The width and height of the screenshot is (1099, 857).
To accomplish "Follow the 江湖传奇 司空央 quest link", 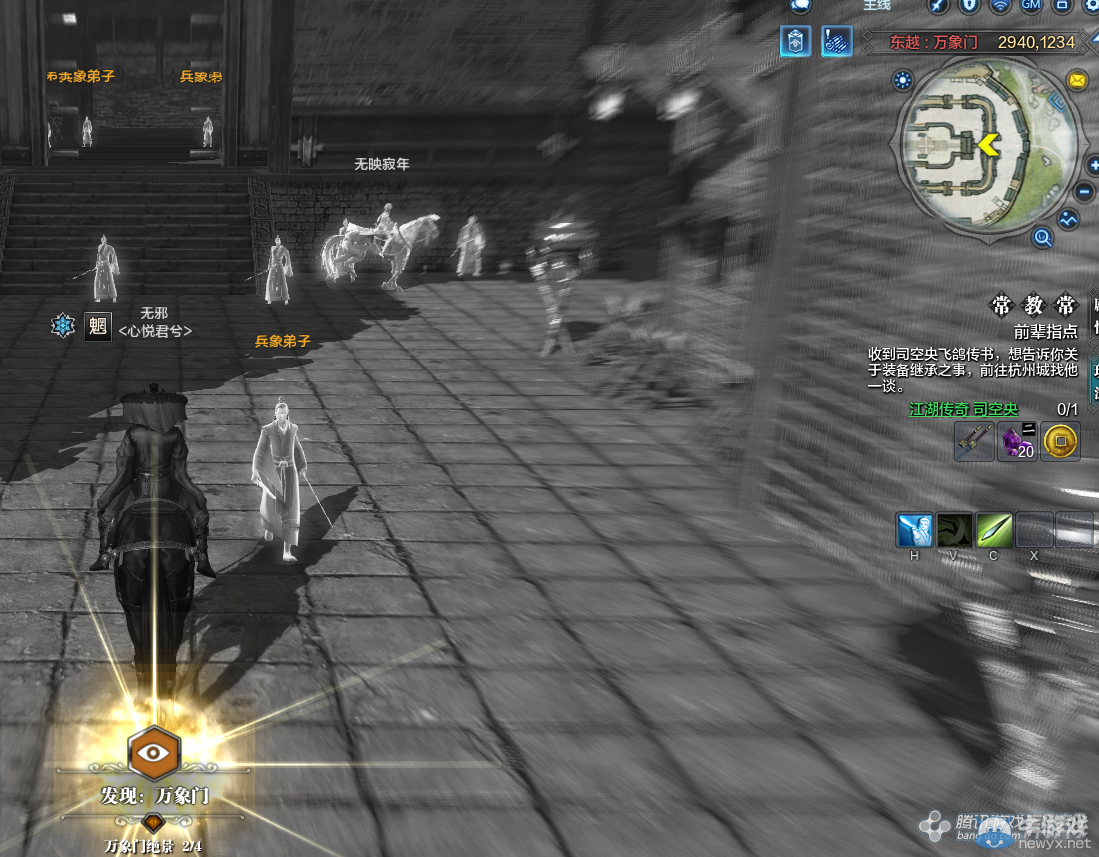I will [963, 409].
